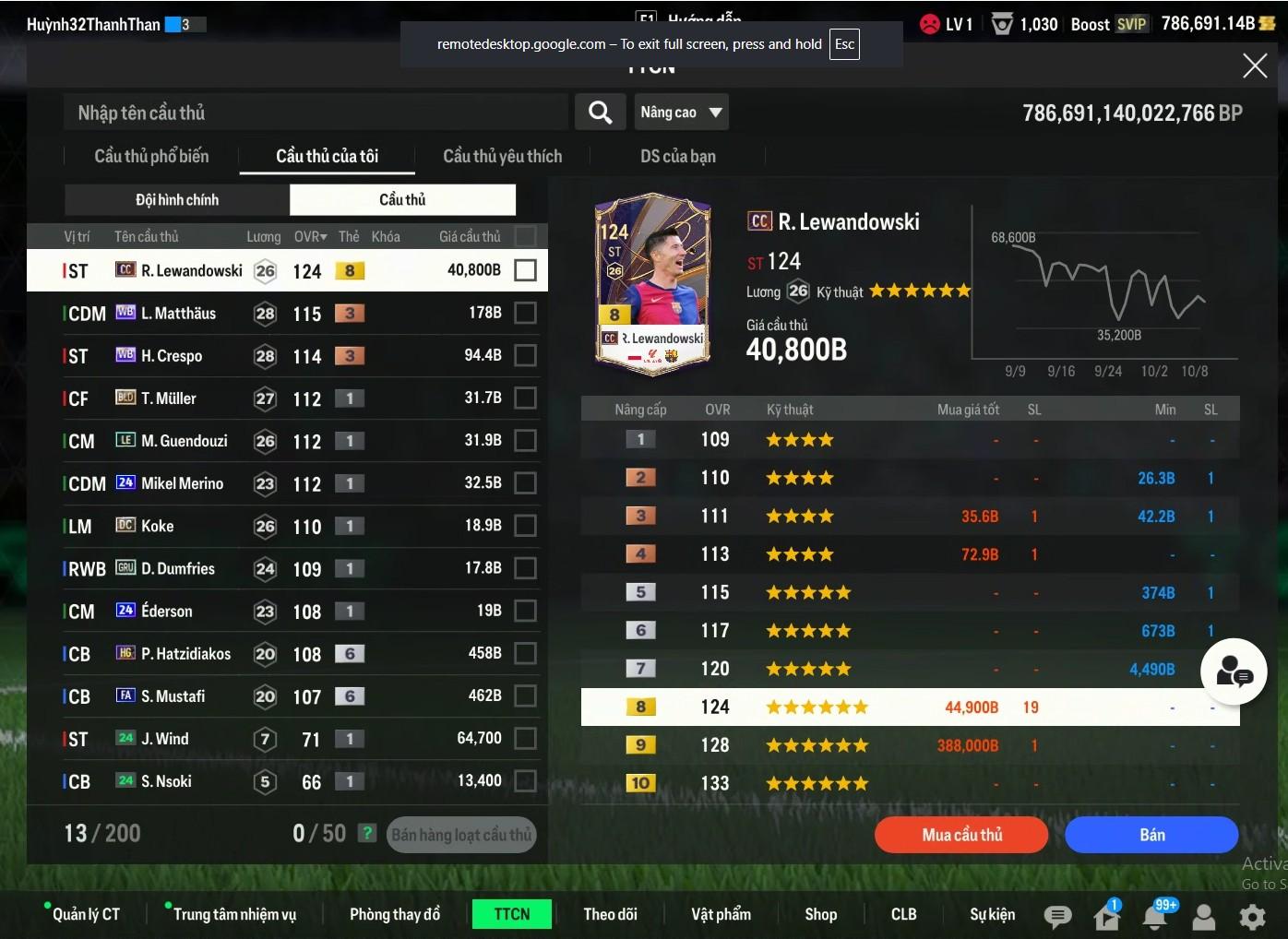Show the DS của bạn tab

point(677,156)
